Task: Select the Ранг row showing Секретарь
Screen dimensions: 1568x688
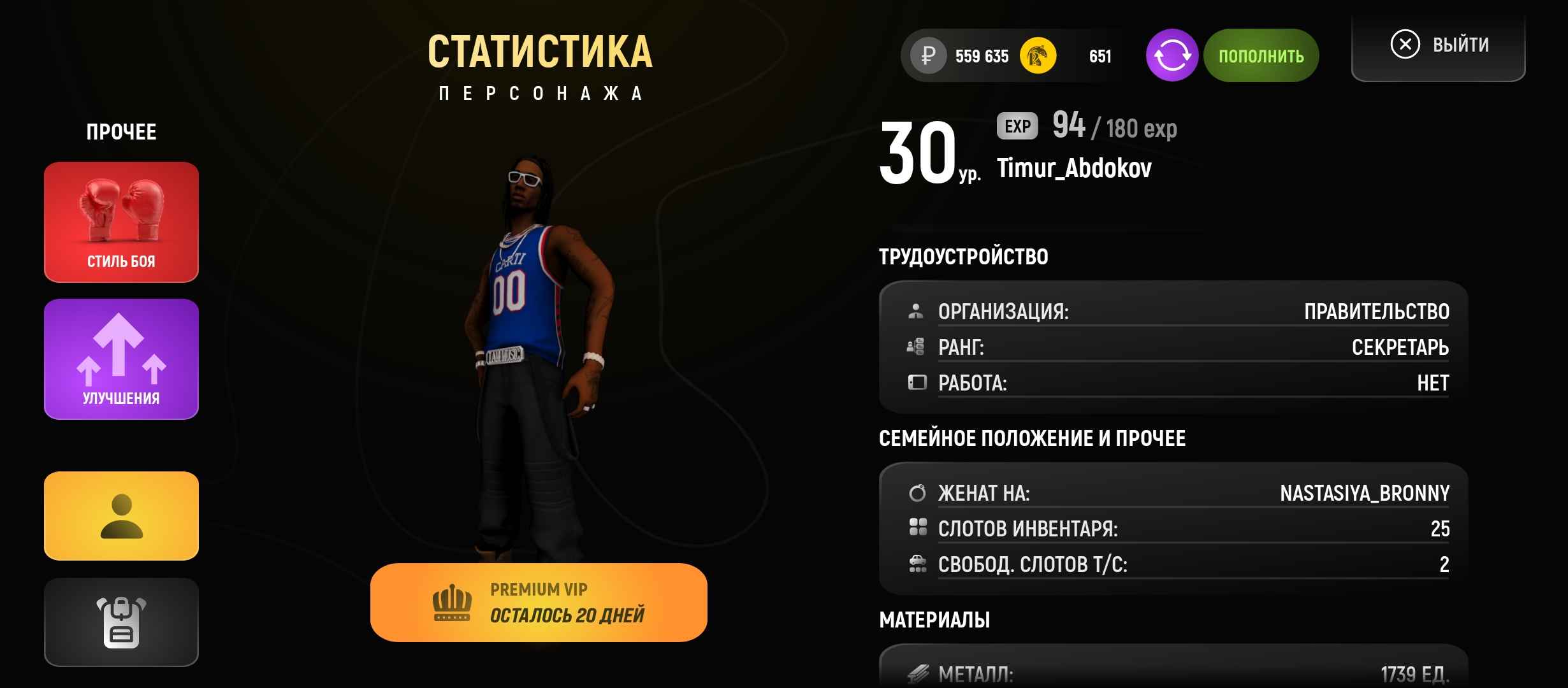Action: tap(1177, 347)
